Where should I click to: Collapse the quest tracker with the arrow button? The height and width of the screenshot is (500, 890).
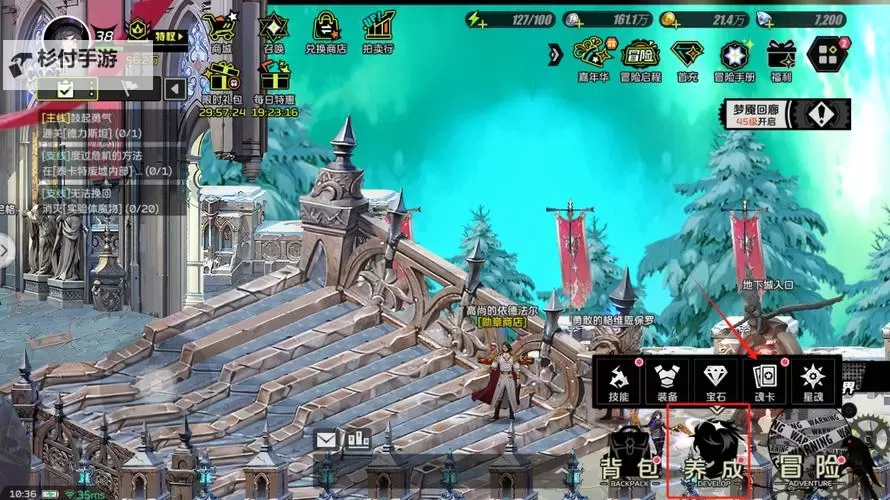(174, 89)
